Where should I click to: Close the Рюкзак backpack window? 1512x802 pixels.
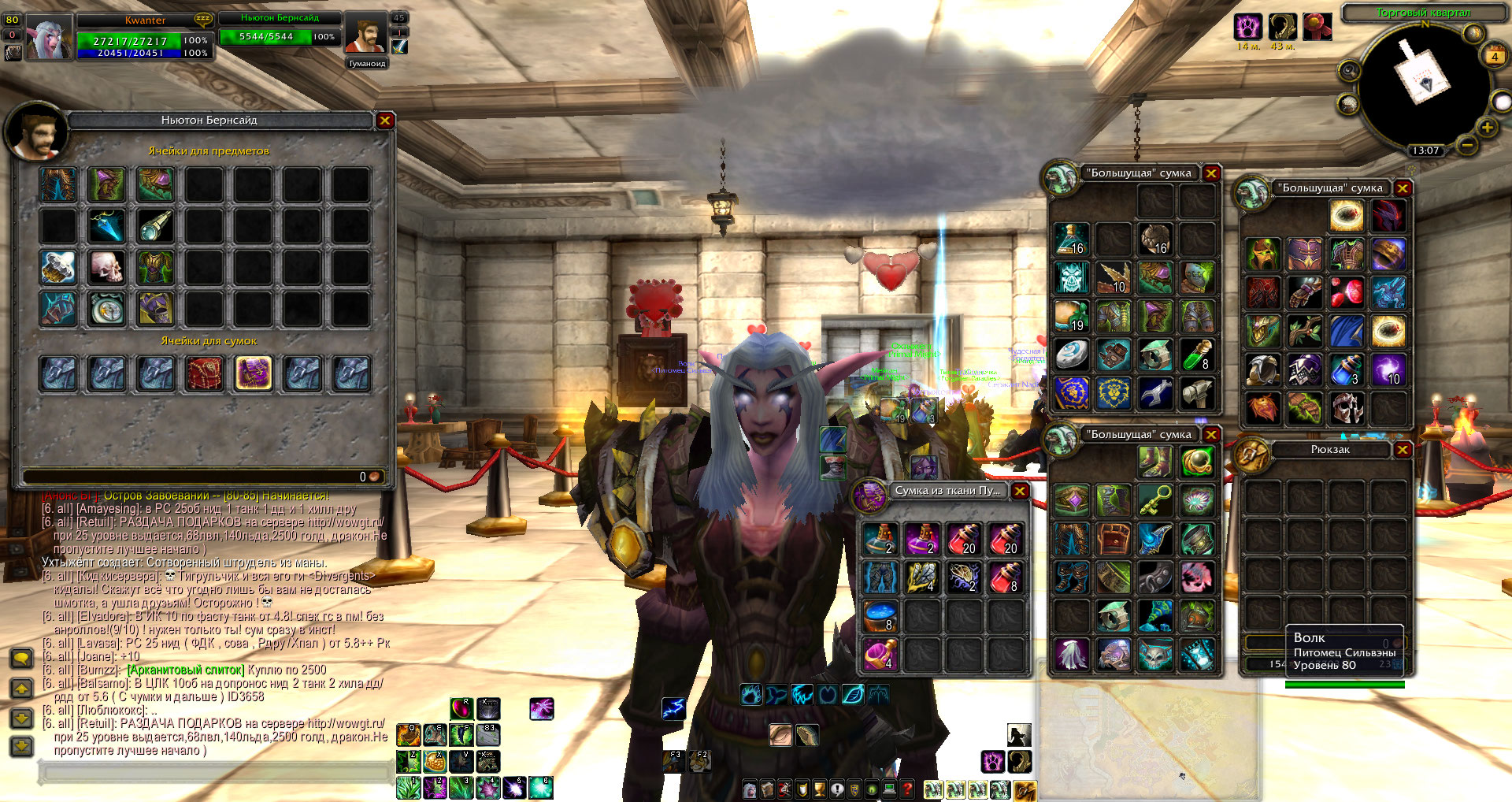click(x=1403, y=450)
